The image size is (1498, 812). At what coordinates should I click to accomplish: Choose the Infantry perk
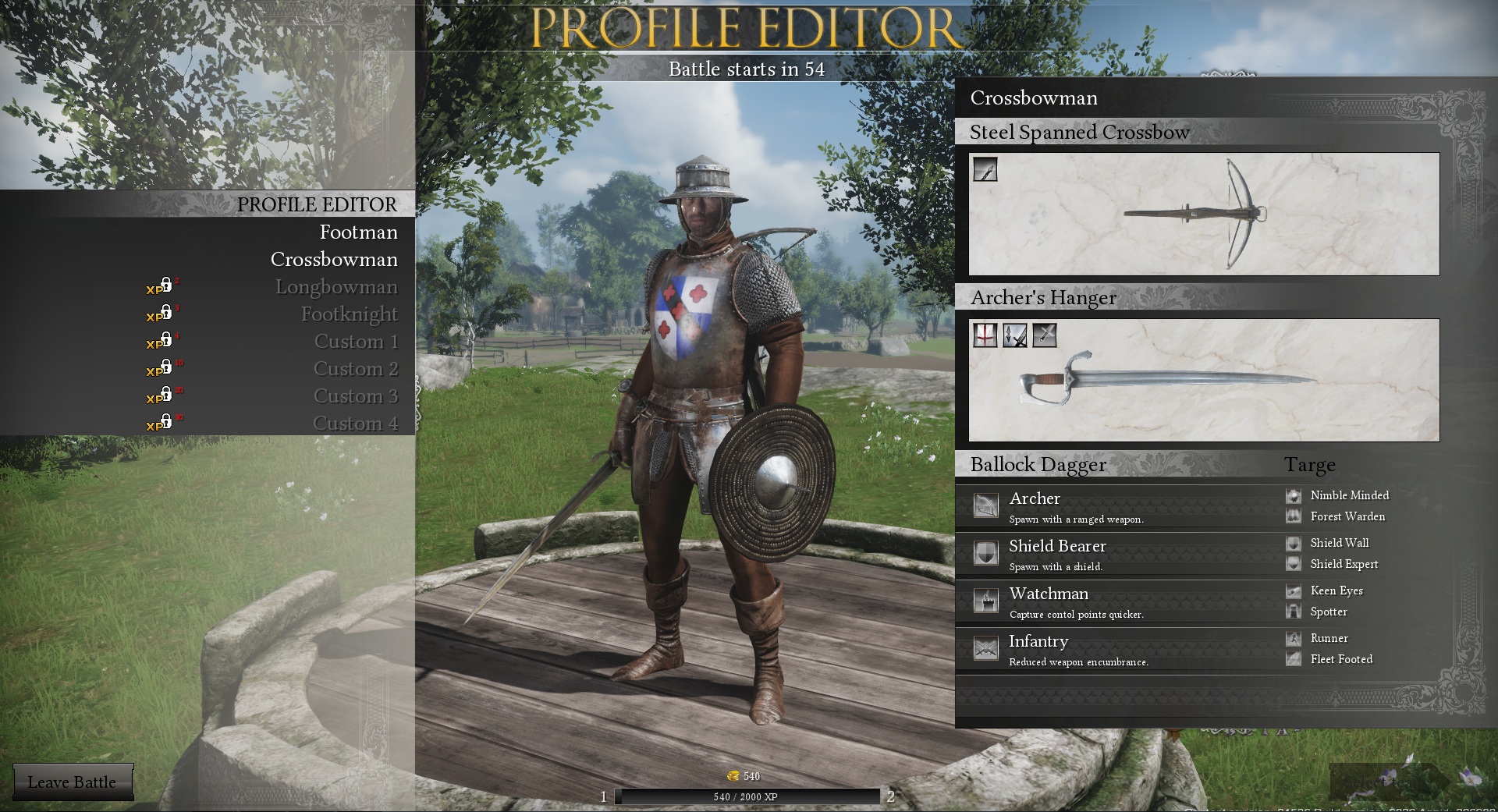[x=1038, y=642]
